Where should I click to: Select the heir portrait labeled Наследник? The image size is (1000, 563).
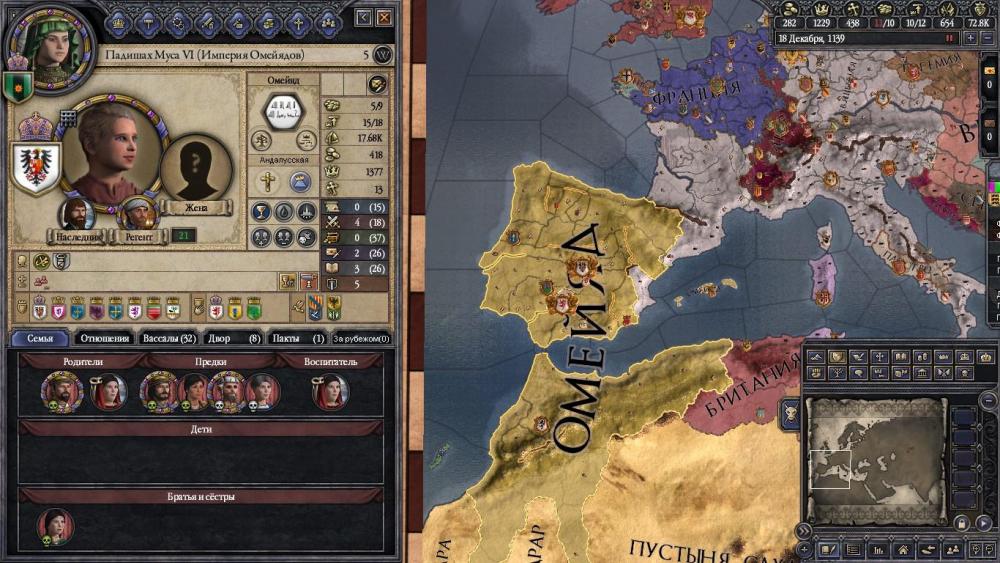tap(77, 212)
